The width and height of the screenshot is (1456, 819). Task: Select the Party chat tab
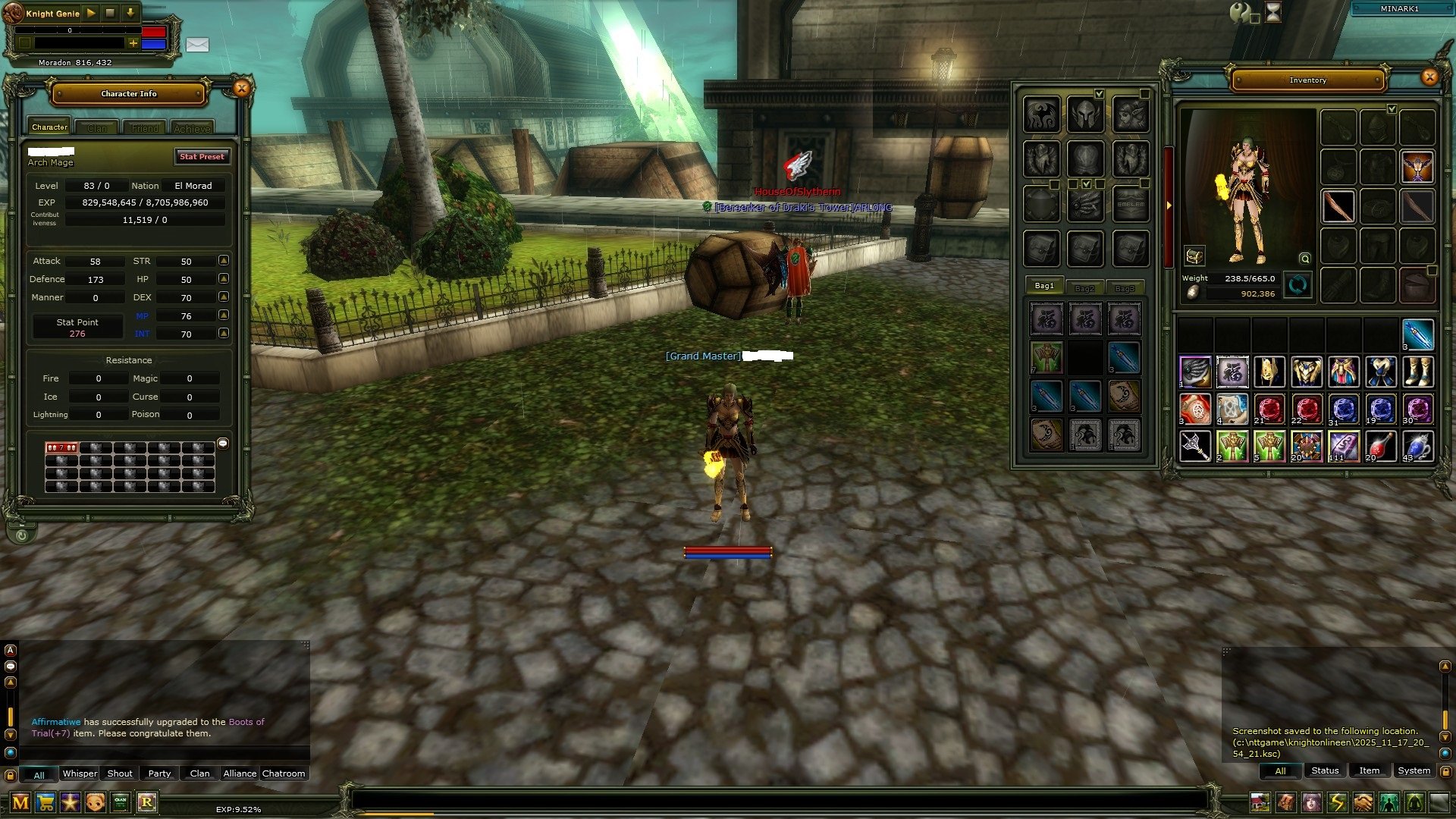[159, 773]
